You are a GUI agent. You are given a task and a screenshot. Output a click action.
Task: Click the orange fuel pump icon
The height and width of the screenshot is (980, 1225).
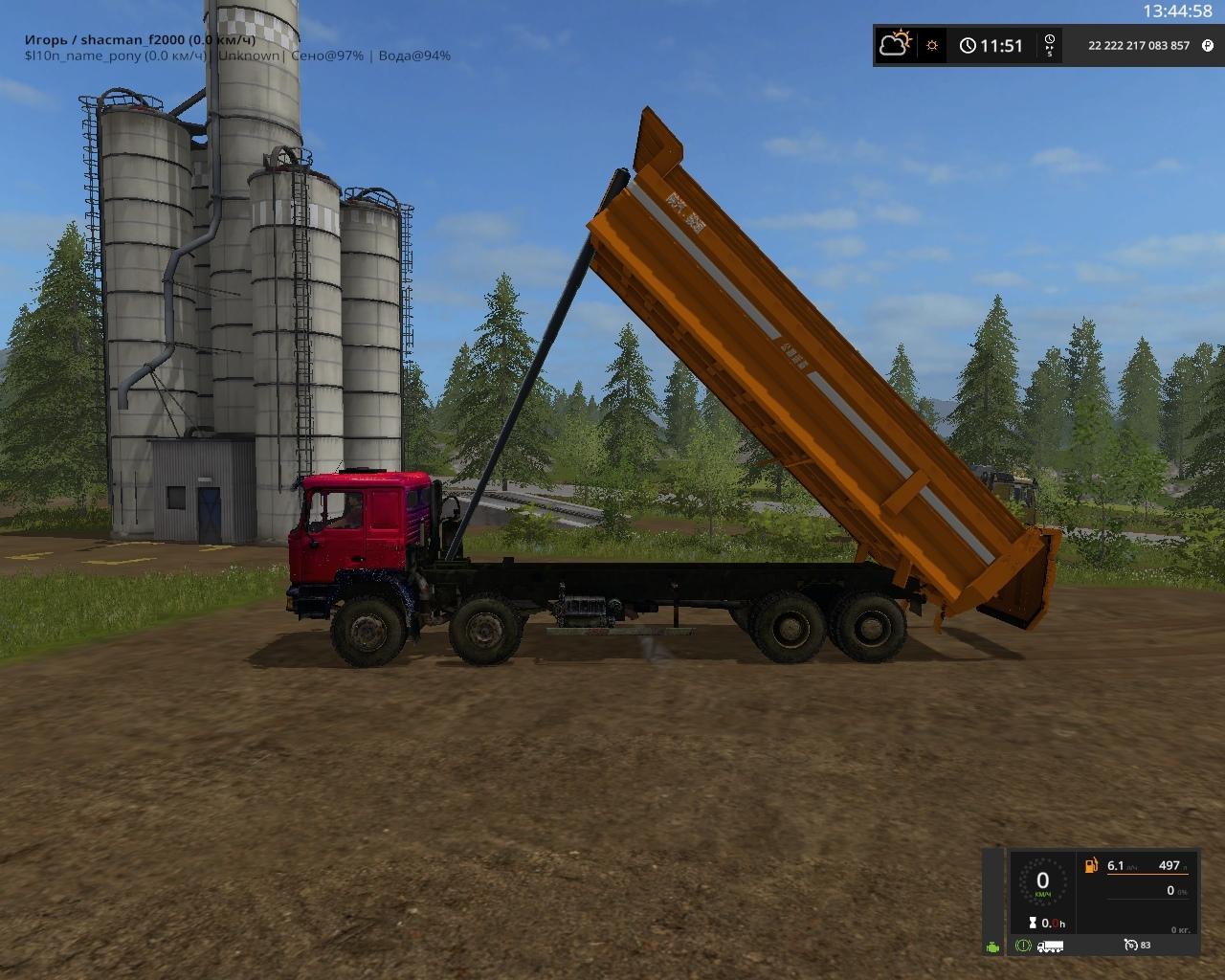point(1091,866)
